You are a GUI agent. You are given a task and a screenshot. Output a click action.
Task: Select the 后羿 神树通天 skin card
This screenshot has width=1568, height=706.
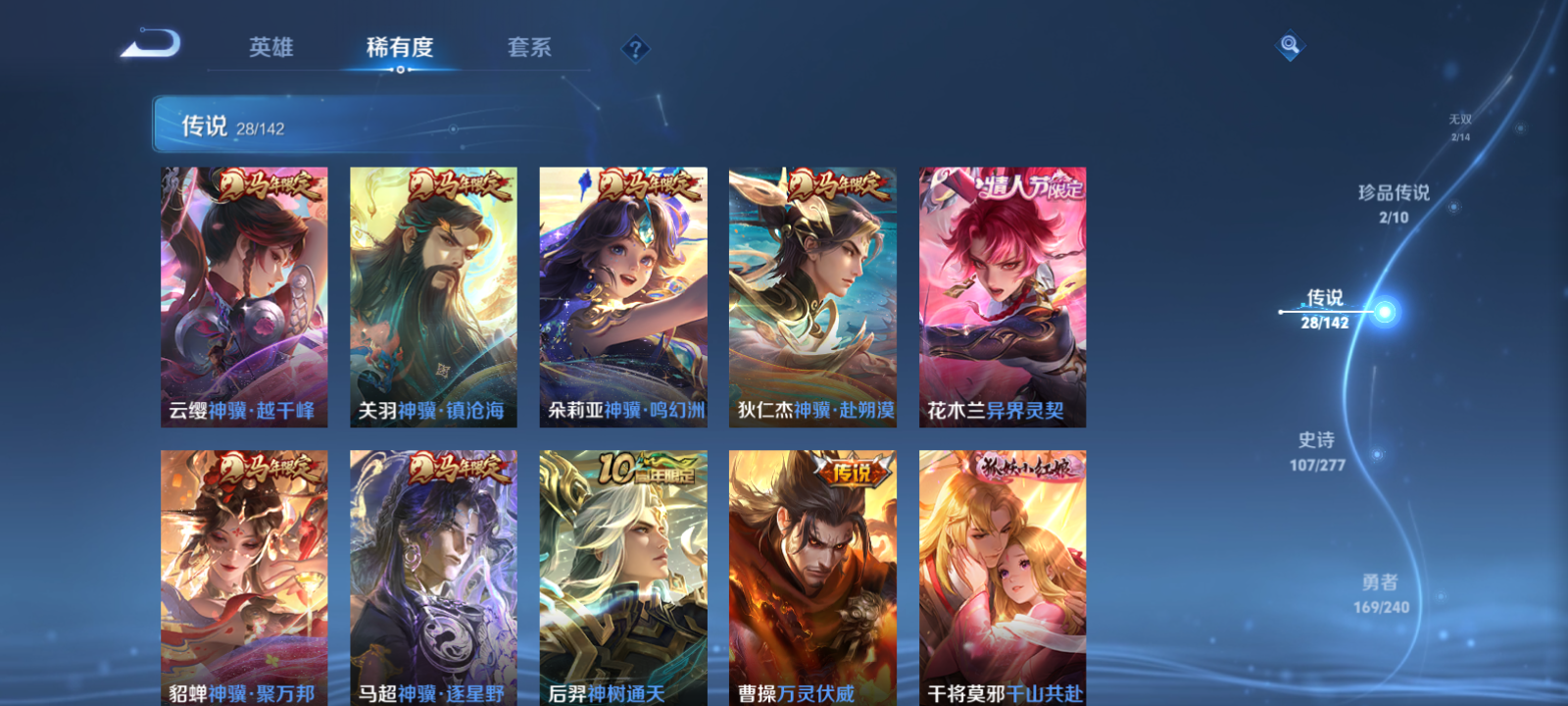622,579
